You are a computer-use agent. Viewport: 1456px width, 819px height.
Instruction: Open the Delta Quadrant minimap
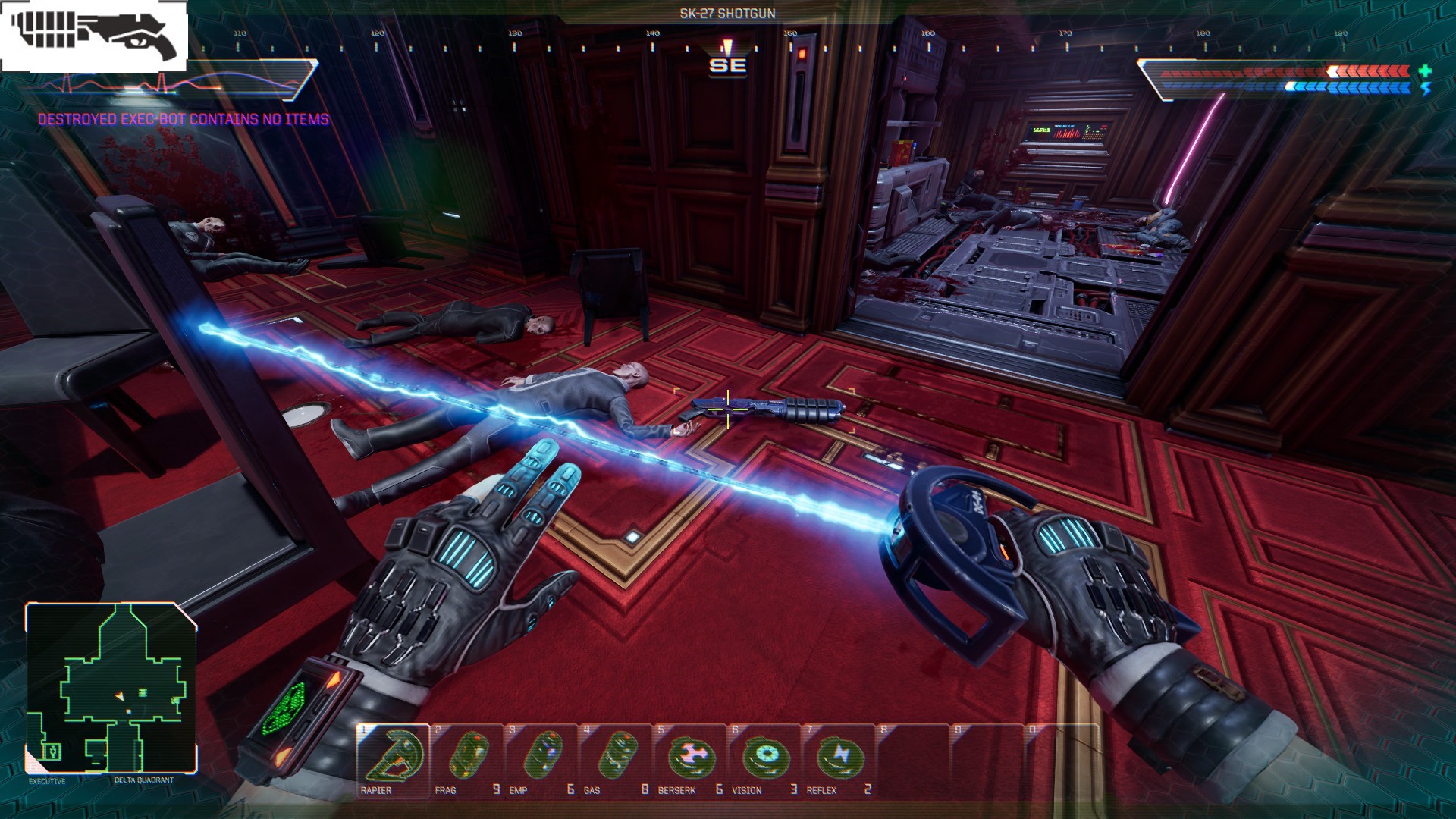pyautogui.click(x=111, y=688)
